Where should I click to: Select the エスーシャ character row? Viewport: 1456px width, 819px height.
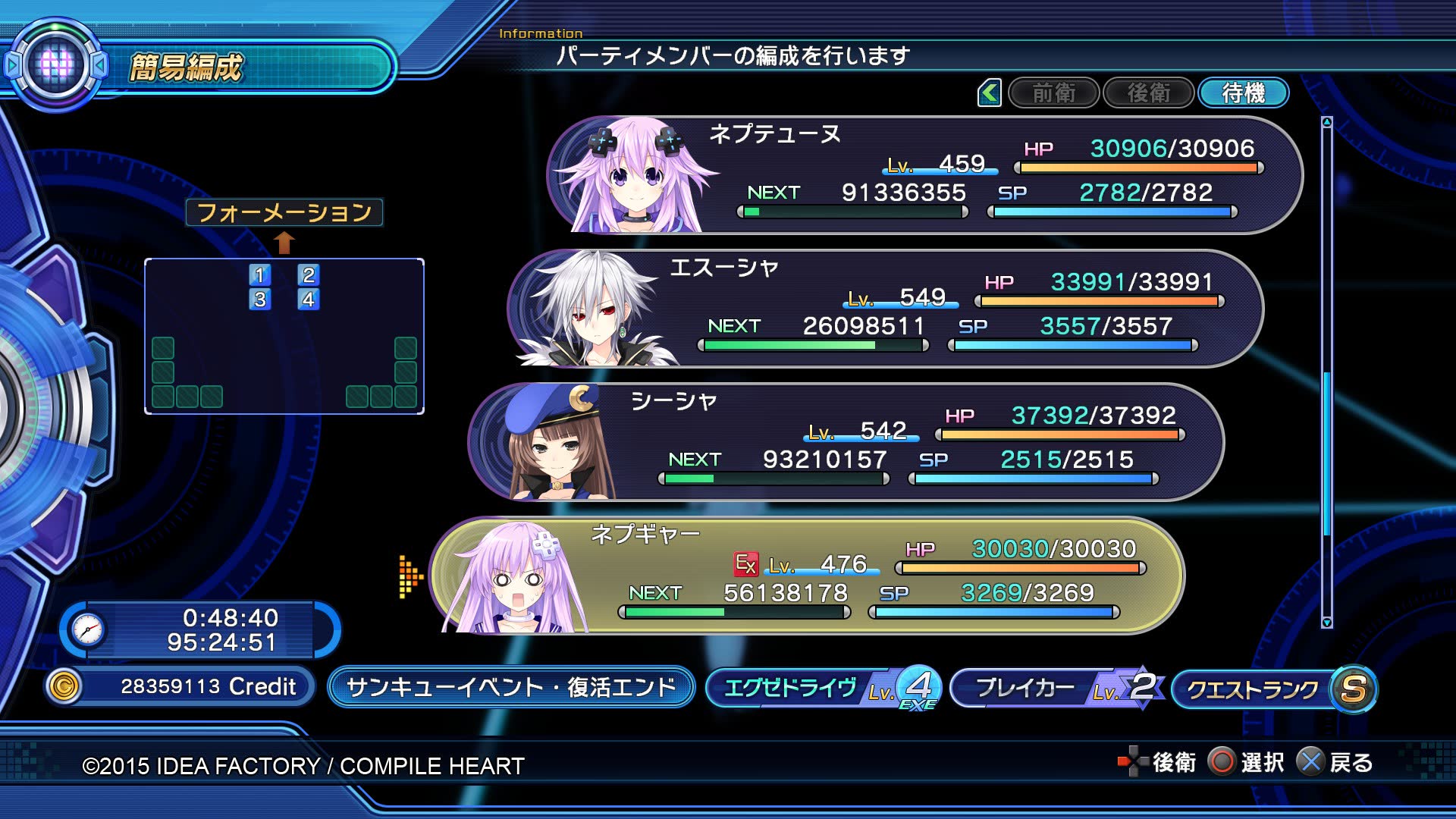(884, 309)
